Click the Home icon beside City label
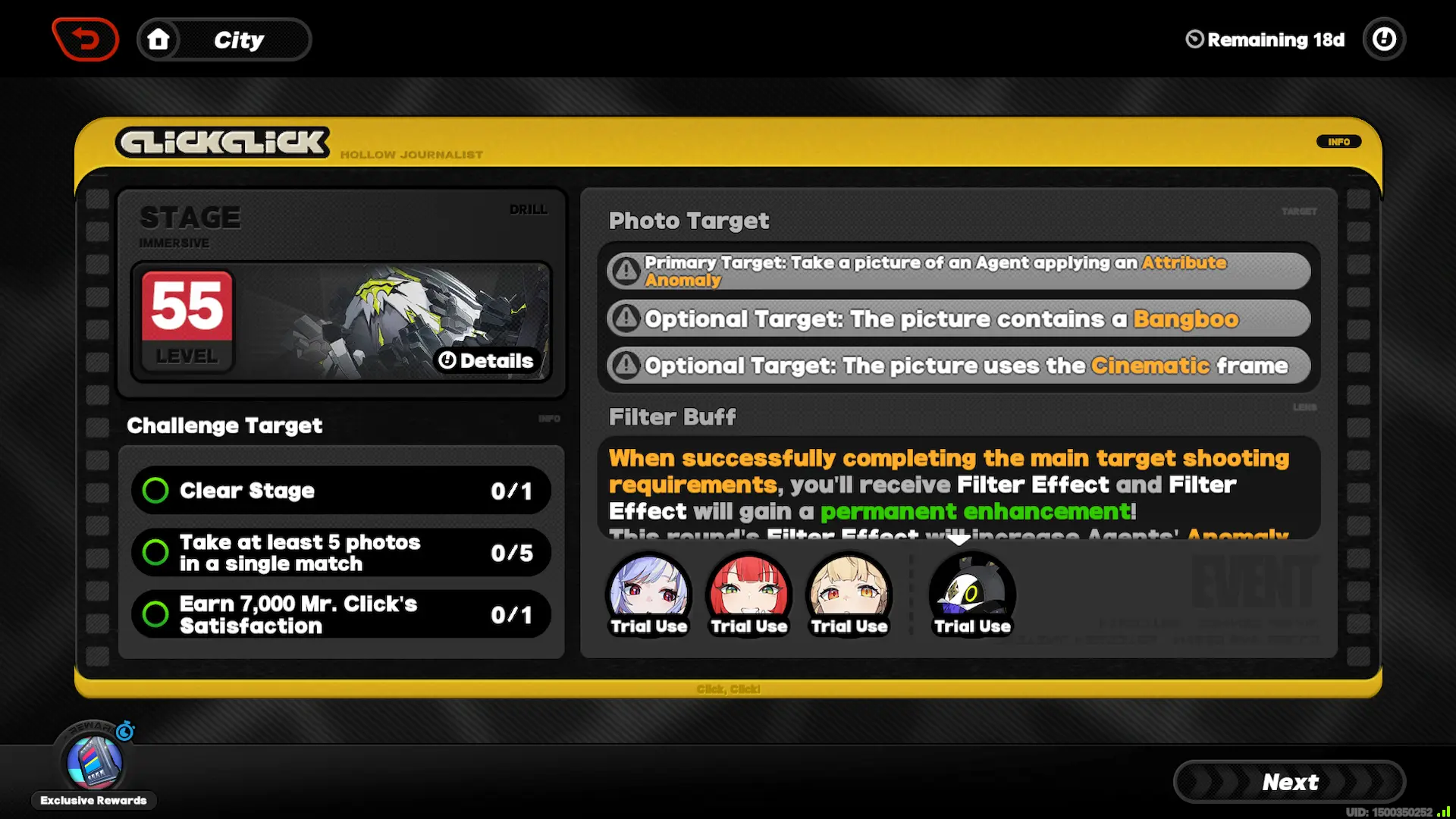Screen dimensions: 1456x819 pyautogui.click(x=159, y=39)
